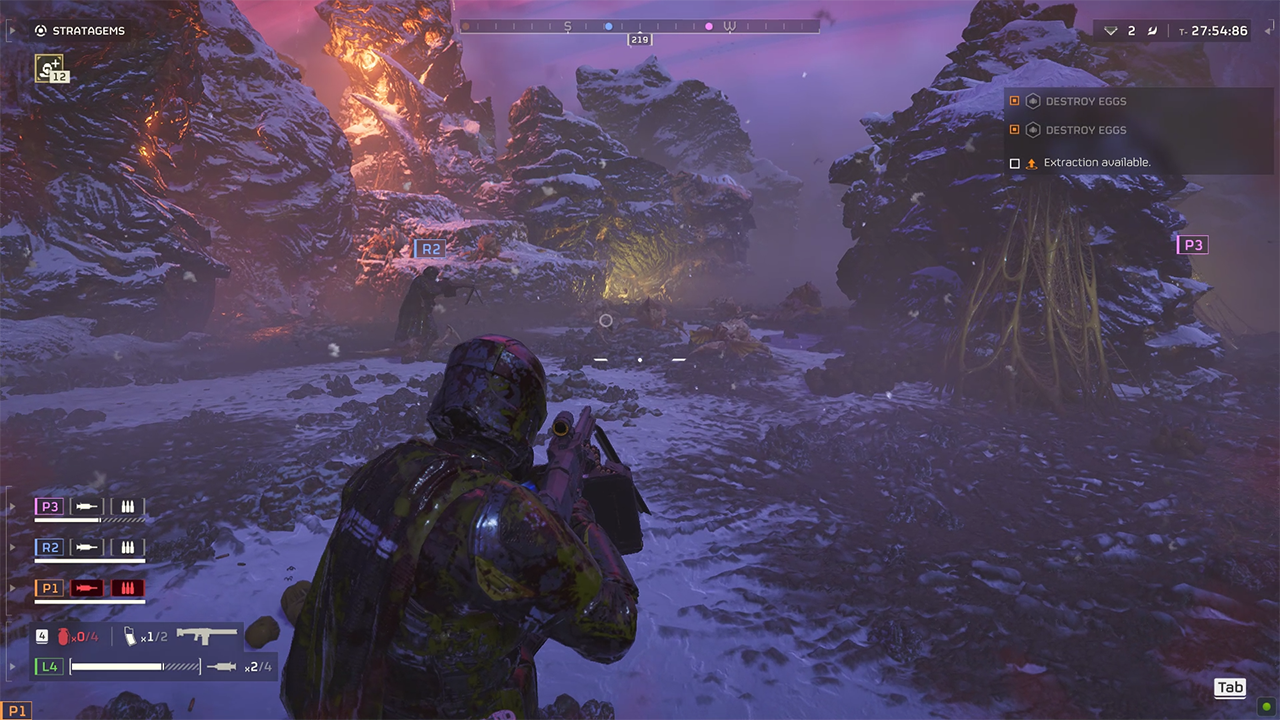Click P3's white ammo status icon
This screenshot has height=720, width=1280.
[x=127, y=507]
